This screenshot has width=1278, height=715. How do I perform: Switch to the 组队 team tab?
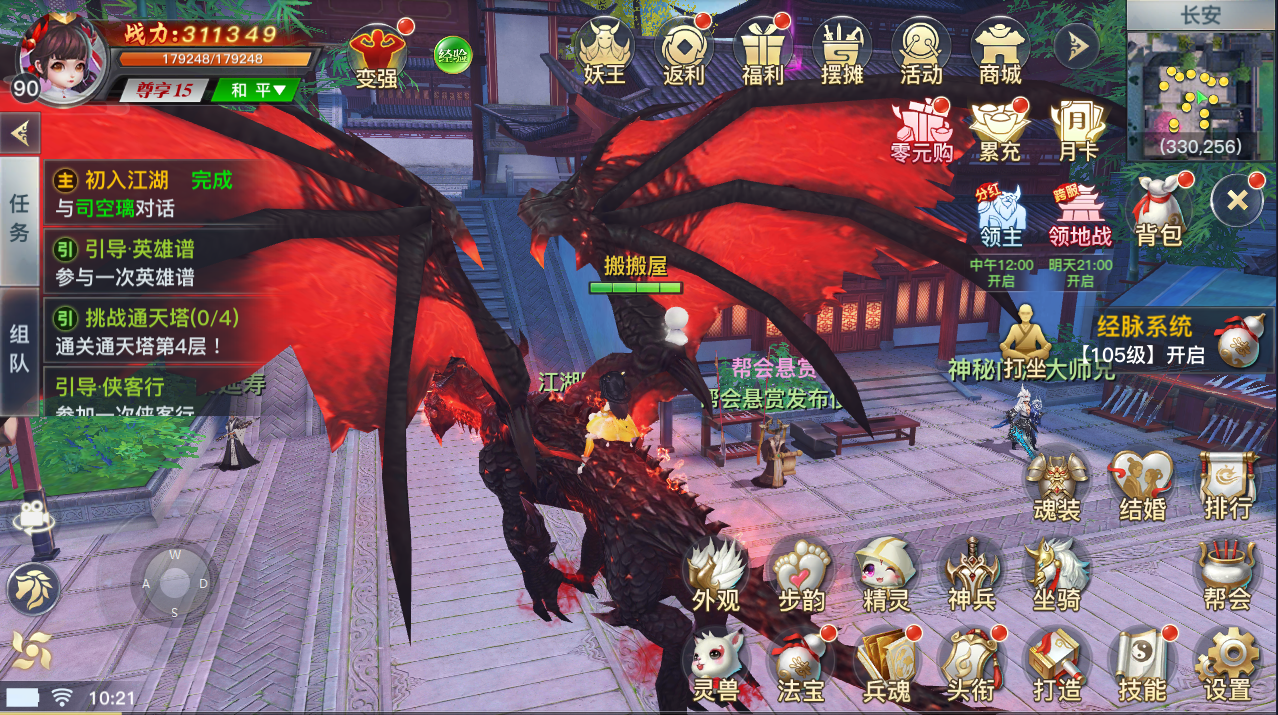[19, 350]
